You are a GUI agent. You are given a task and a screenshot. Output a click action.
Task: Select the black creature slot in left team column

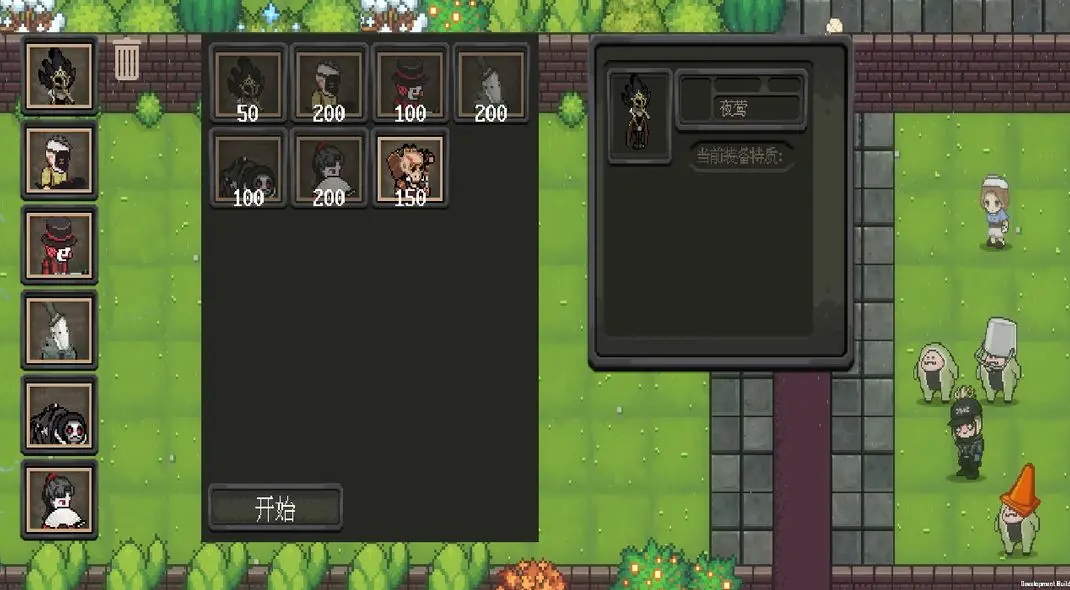point(60,414)
